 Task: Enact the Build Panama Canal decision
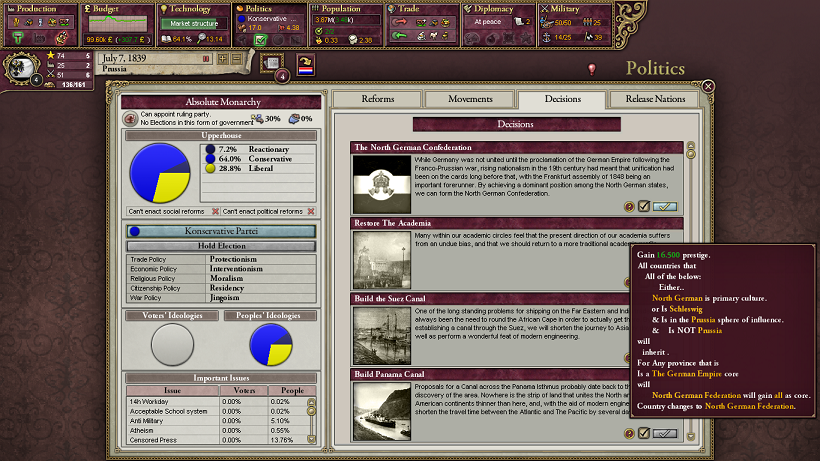[x=665, y=433]
